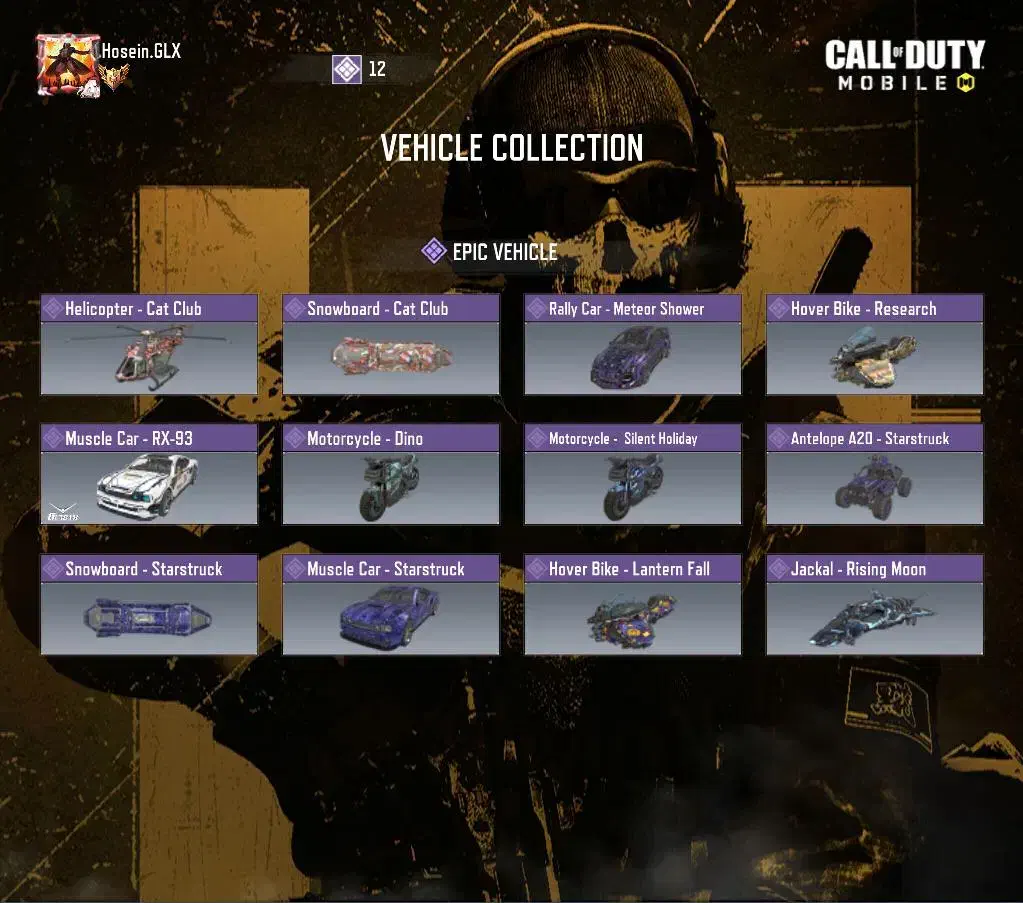Image resolution: width=1023 pixels, height=903 pixels.
Task: Choose the Muscle Car - Starstruck card
Action: pyautogui.click(x=391, y=605)
